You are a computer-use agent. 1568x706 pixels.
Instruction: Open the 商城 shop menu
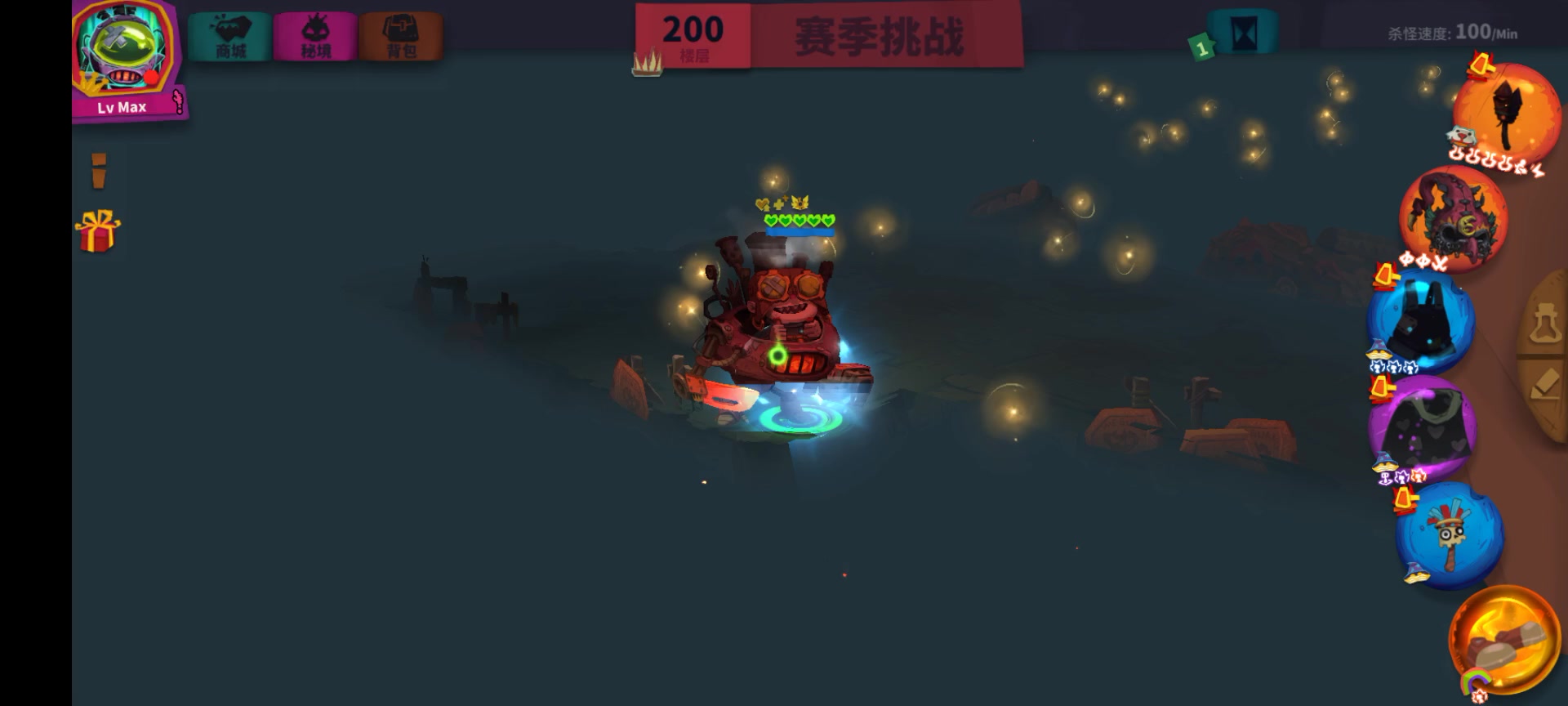tap(228, 34)
